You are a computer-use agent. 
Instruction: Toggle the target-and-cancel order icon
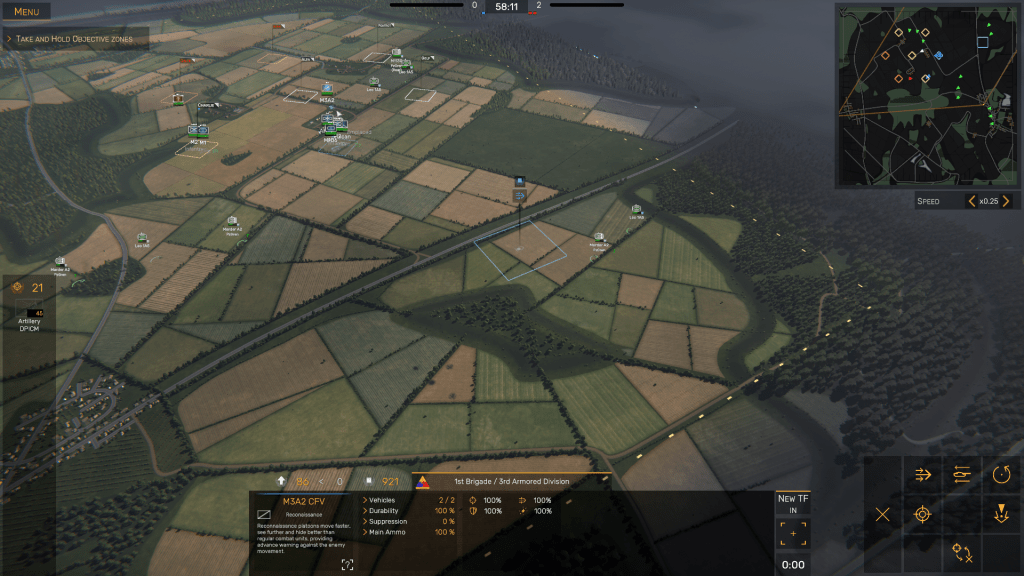pyautogui.click(x=962, y=552)
